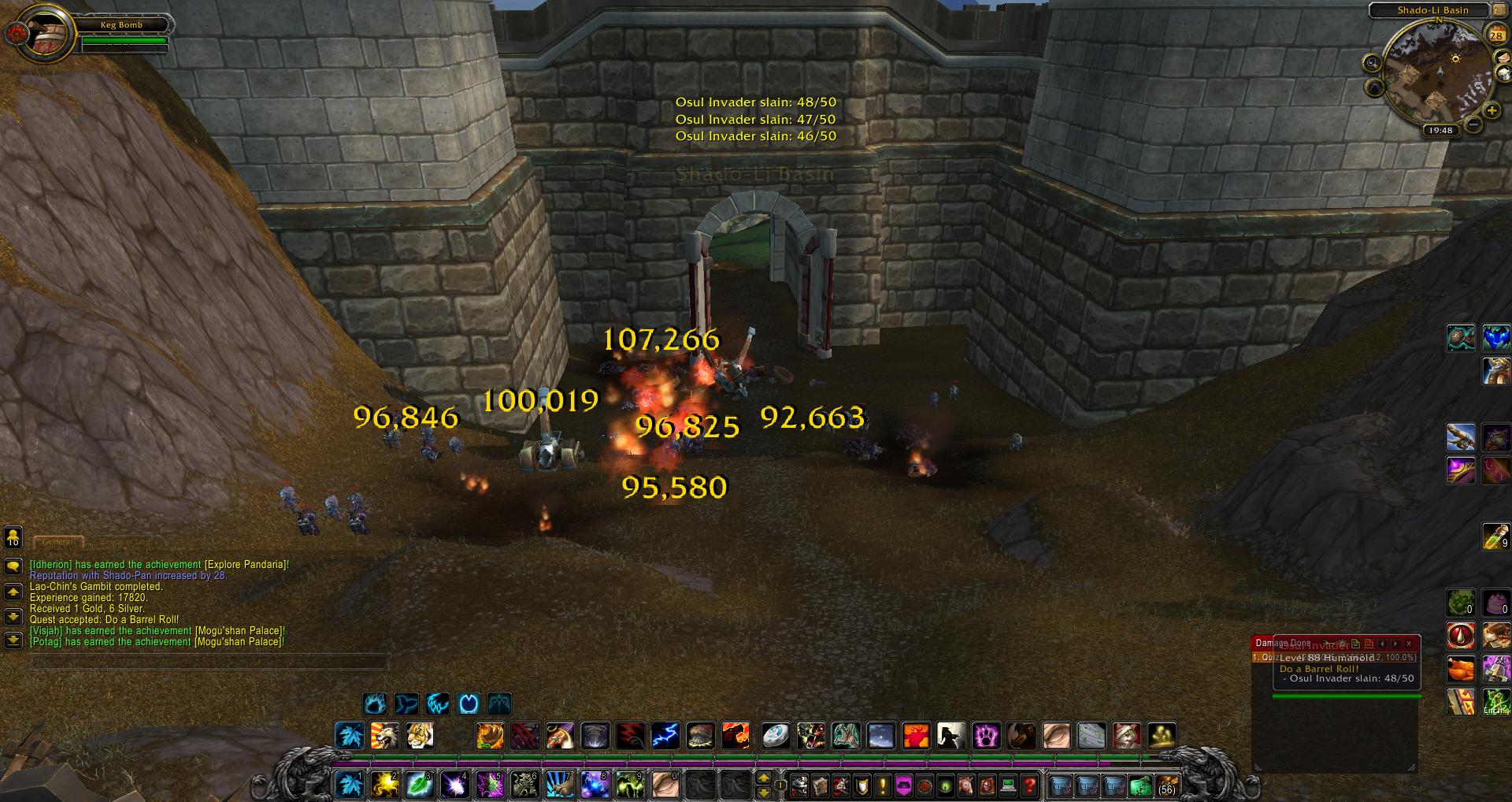
Task: Select the blue flame paw stance icon
Action: point(375,703)
